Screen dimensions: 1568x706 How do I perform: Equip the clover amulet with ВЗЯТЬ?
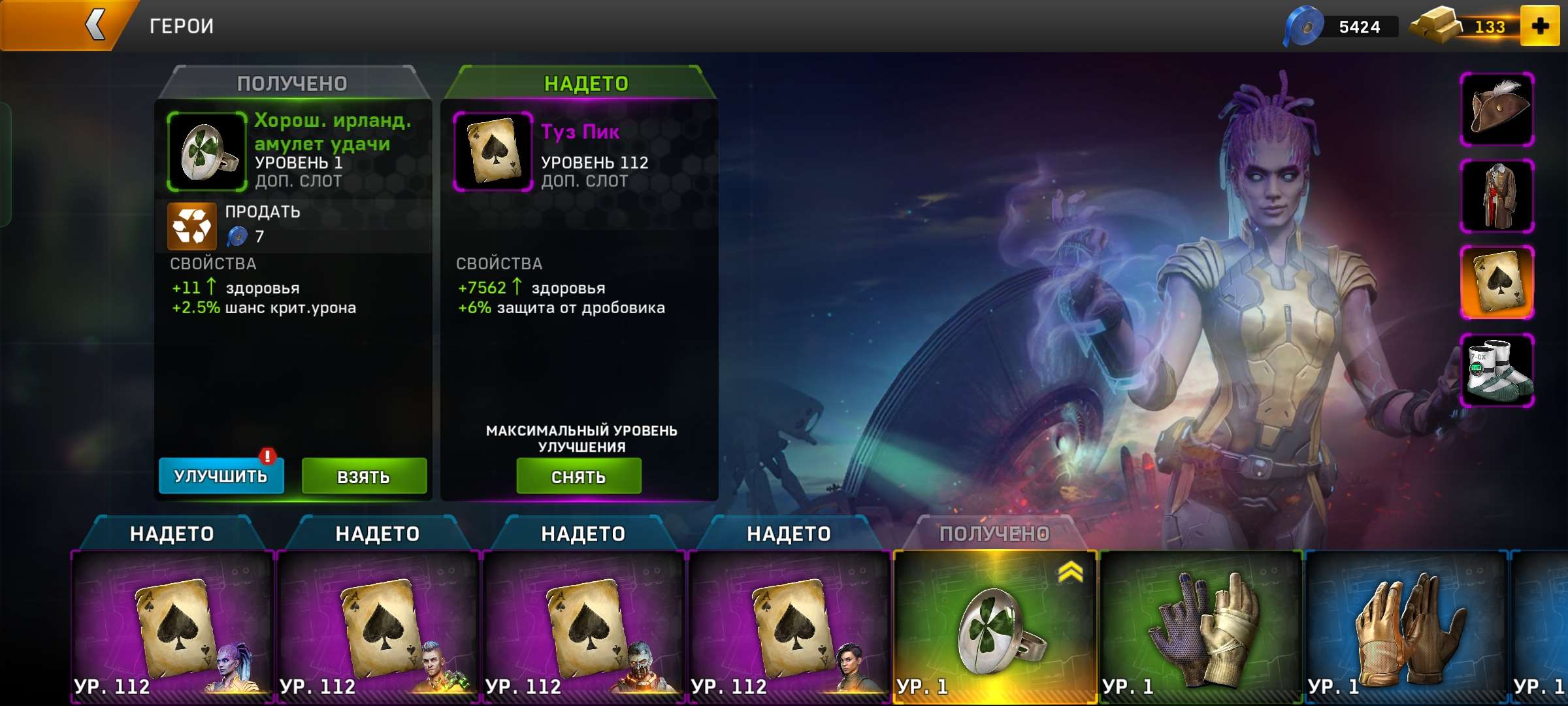pos(364,477)
